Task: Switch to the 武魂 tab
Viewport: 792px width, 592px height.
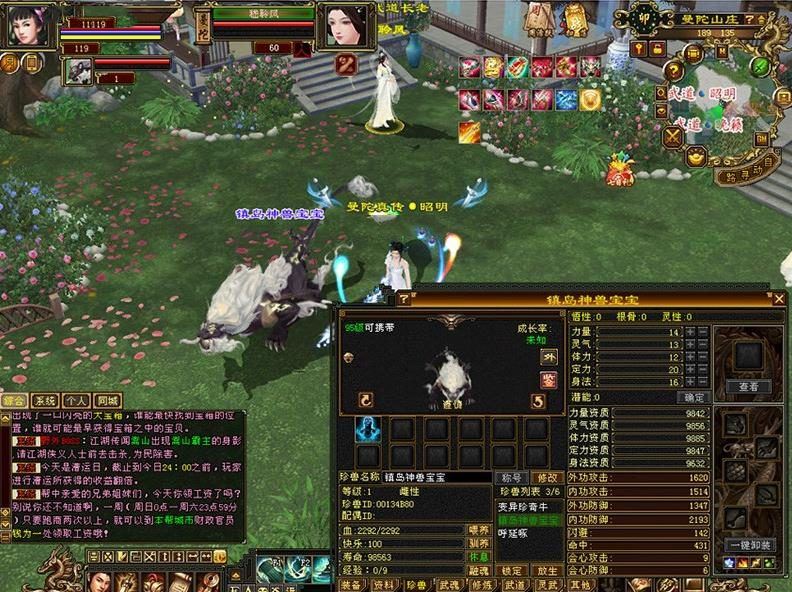Action: (450, 584)
